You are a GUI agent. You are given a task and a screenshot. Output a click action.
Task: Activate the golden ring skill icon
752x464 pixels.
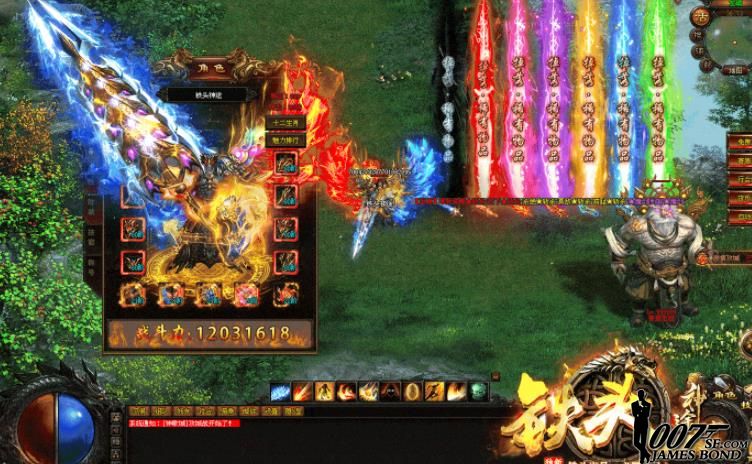point(410,391)
